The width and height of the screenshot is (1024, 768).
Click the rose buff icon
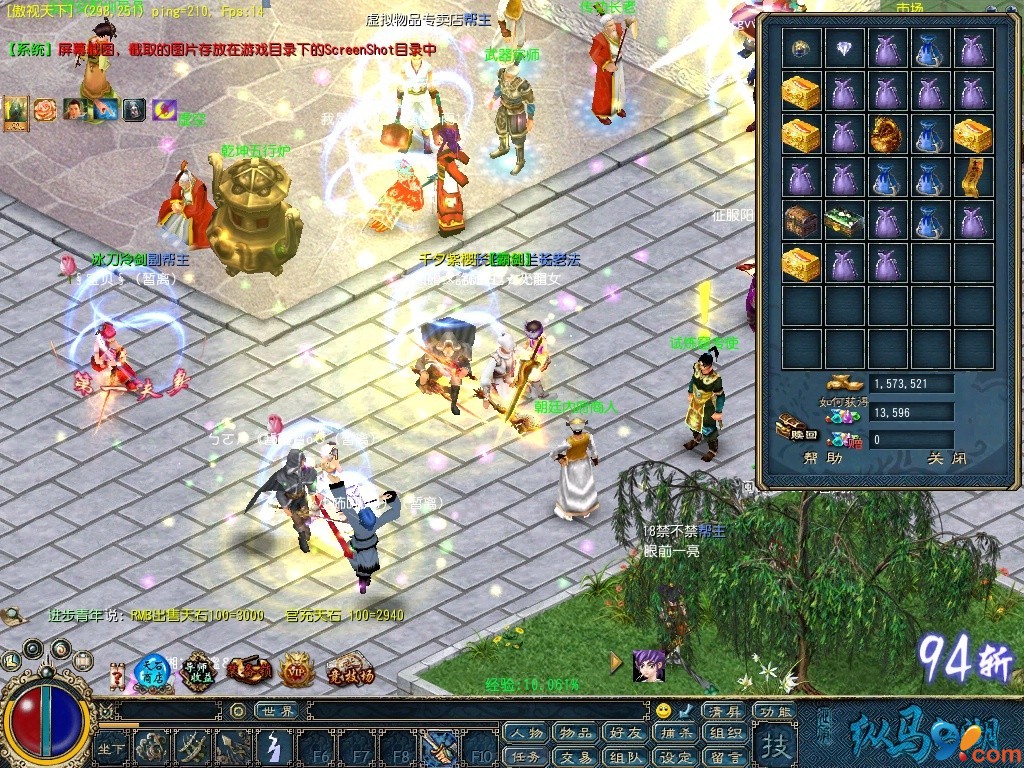pyautogui.click(x=45, y=109)
